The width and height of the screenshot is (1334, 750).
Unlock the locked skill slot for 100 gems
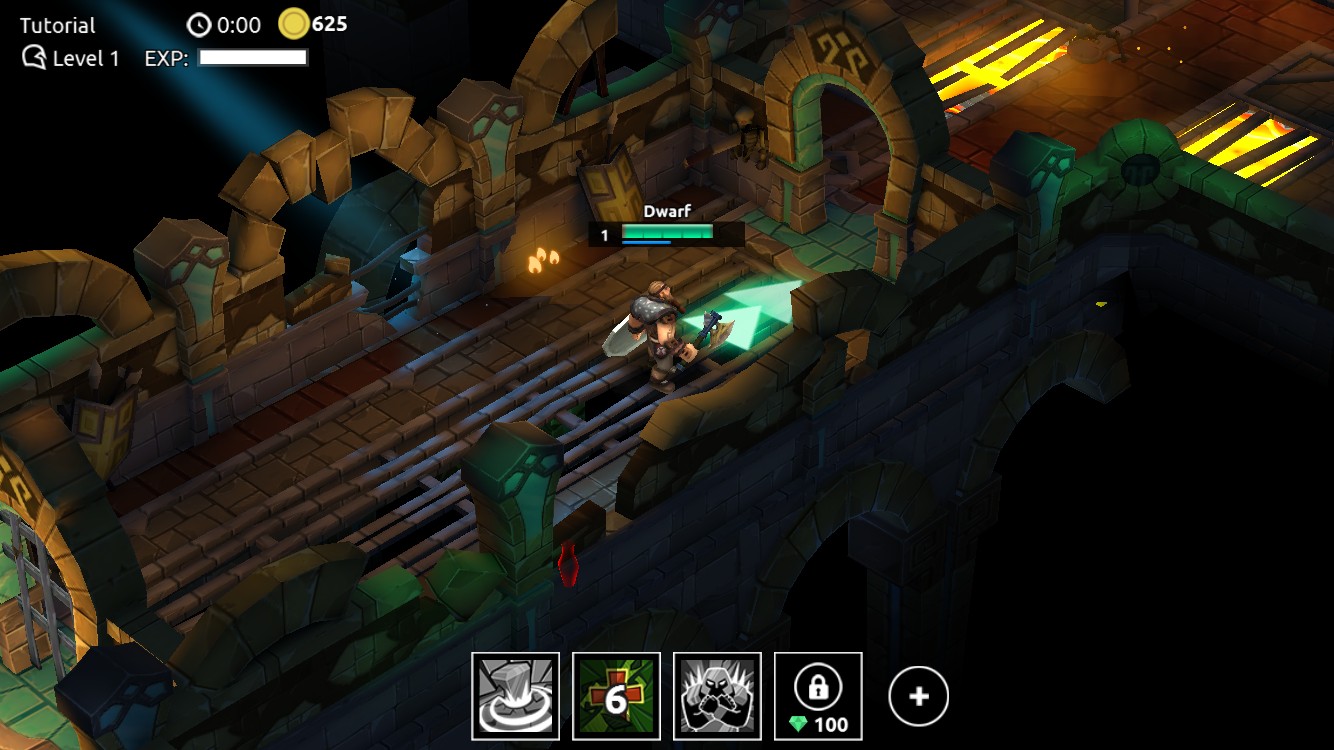coord(818,696)
